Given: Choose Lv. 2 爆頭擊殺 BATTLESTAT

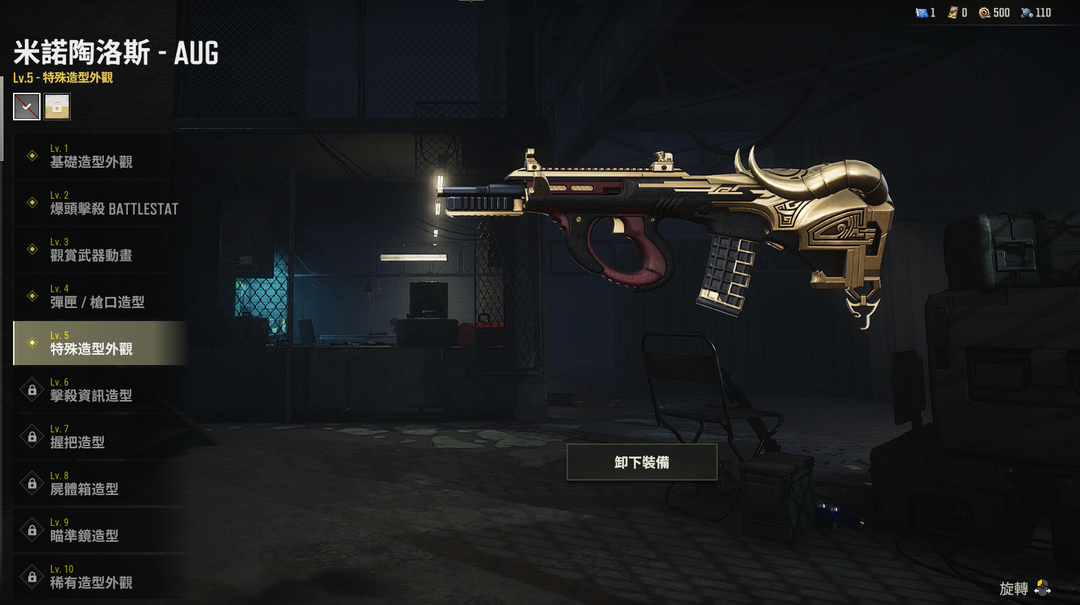Looking at the screenshot, I should coord(100,203).
